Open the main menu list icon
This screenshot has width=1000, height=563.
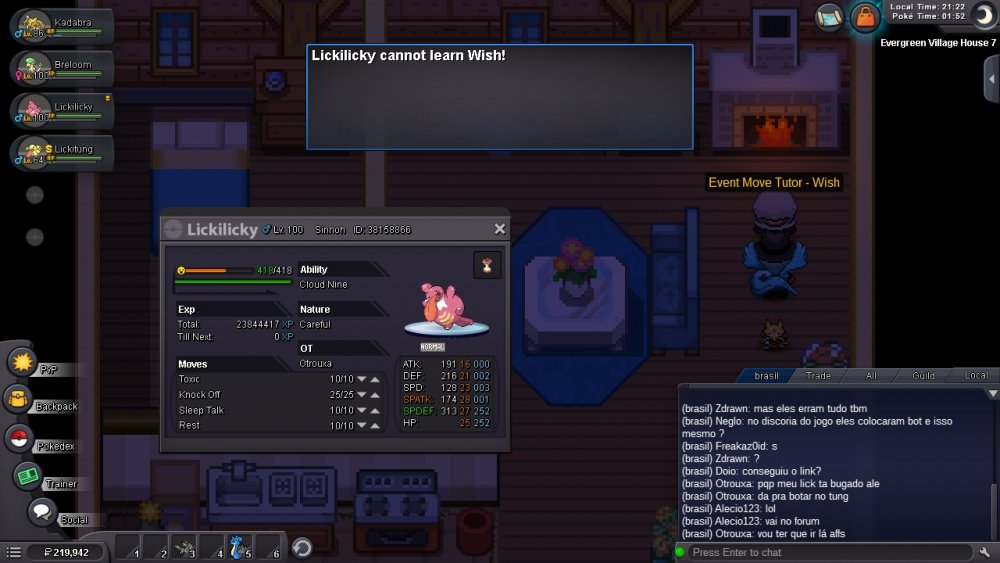[x=13, y=552]
